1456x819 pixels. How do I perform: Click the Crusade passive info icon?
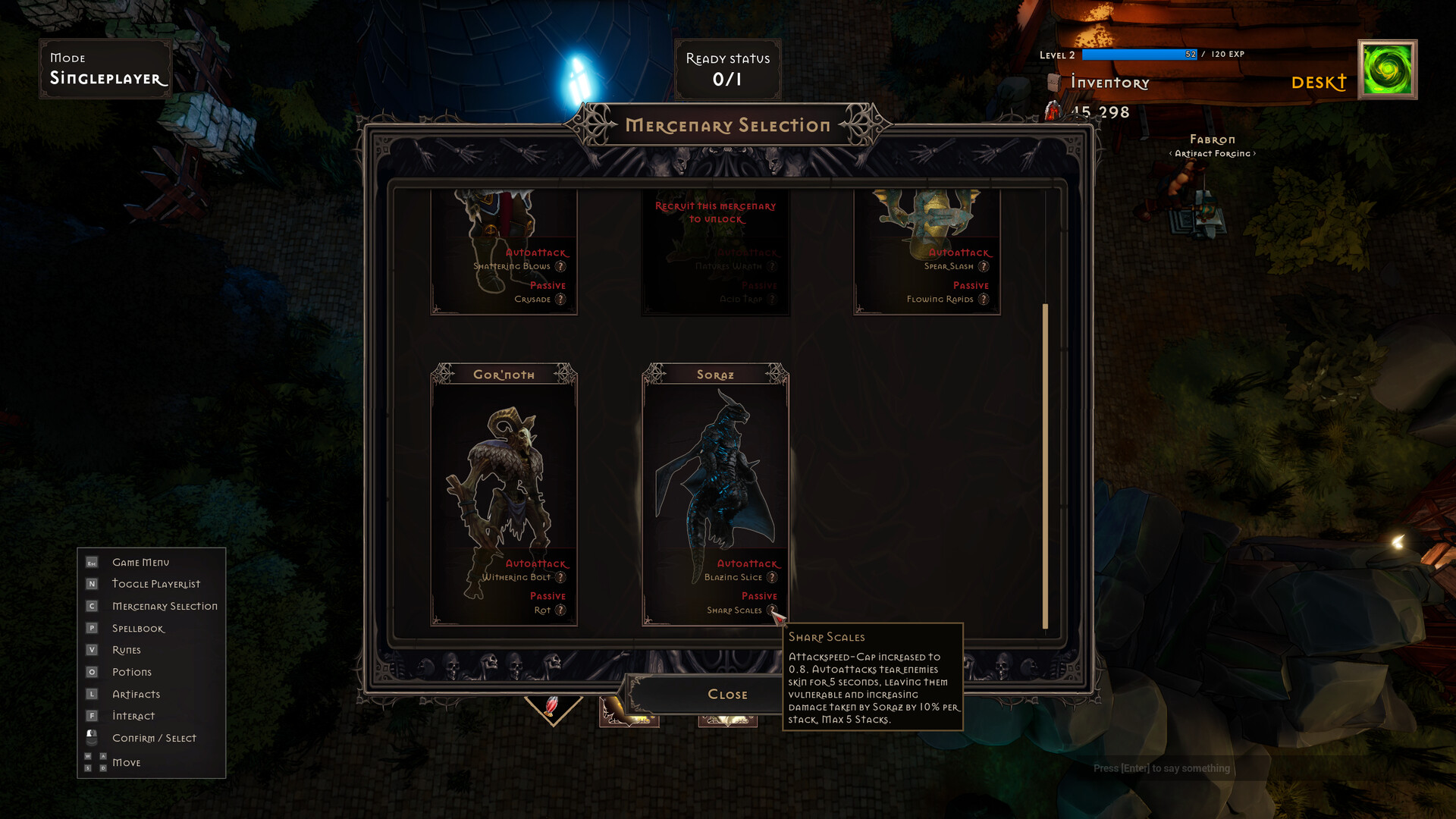[x=560, y=299]
